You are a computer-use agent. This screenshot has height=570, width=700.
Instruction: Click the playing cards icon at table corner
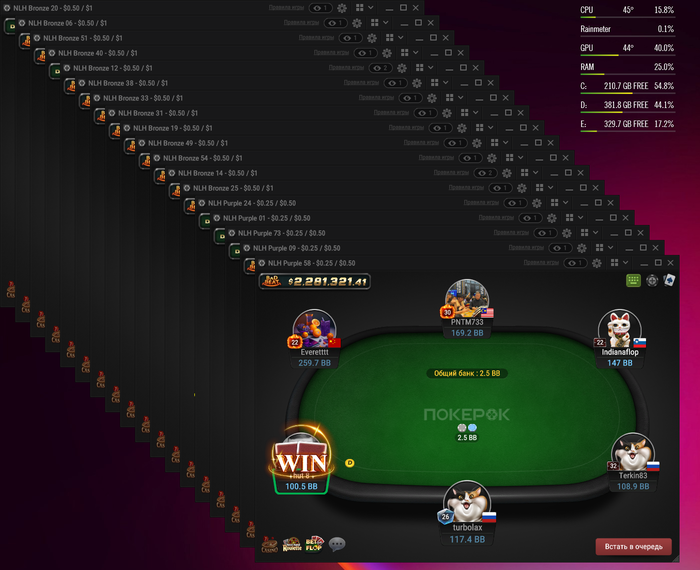[x=669, y=281]
